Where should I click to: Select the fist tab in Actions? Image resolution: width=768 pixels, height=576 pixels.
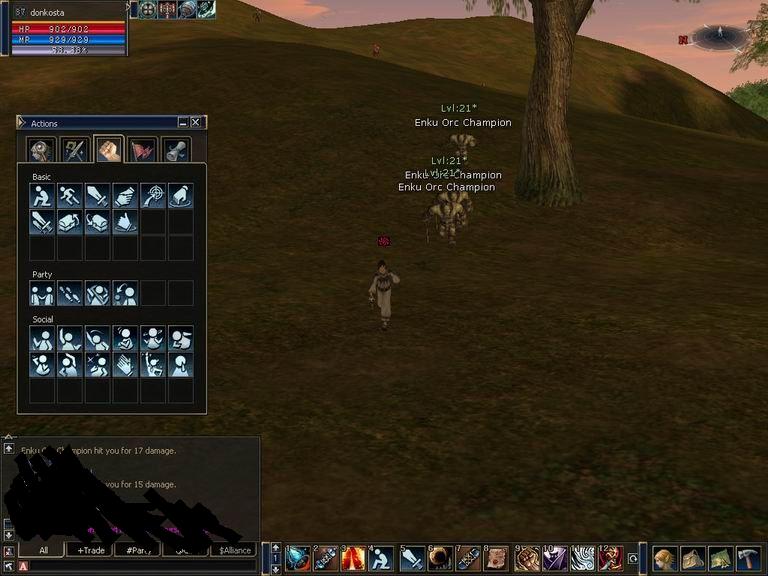(108, 150)
